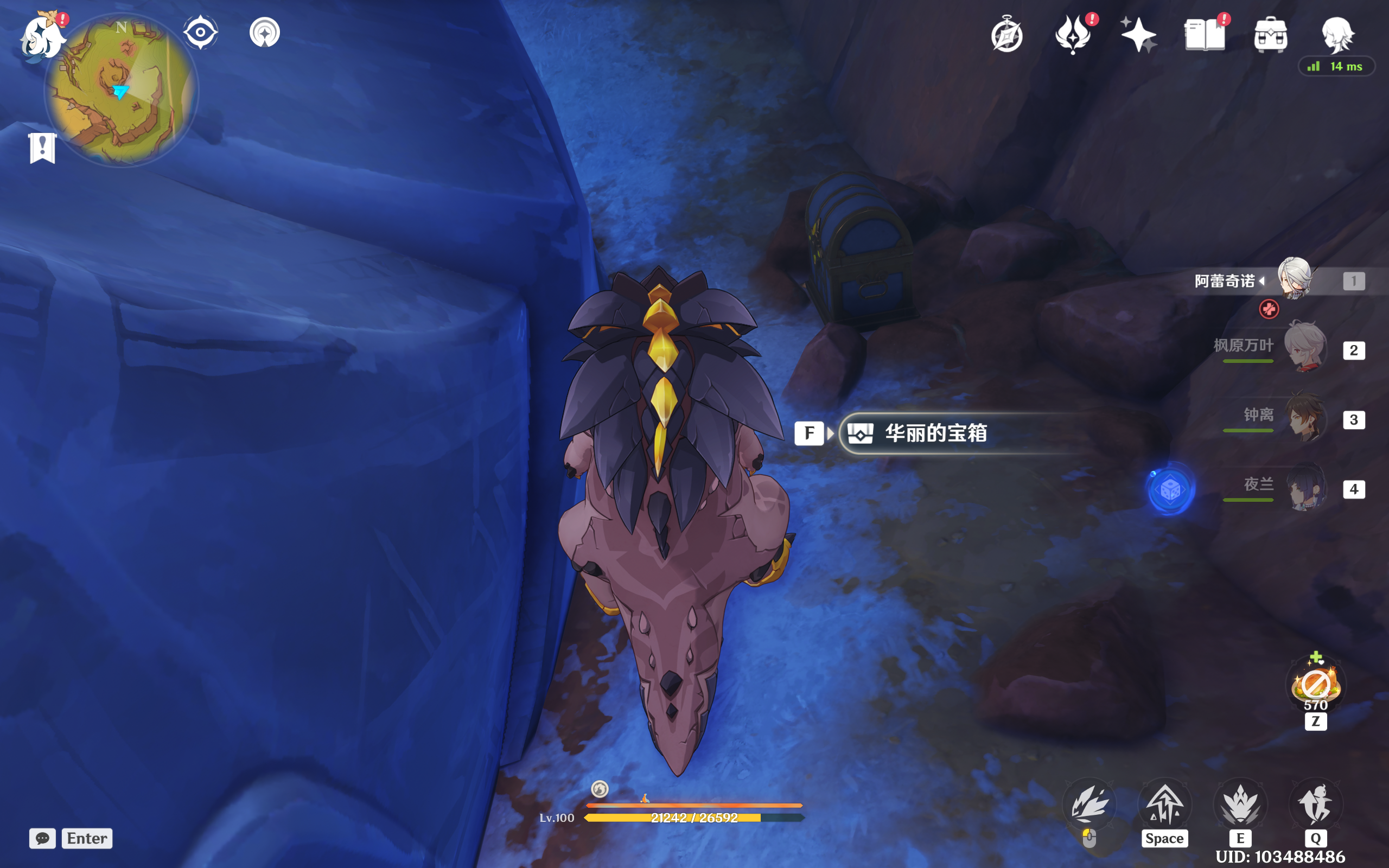Open the quest exclamation banner
1389x868 pixels.
[x=42, y=148]
